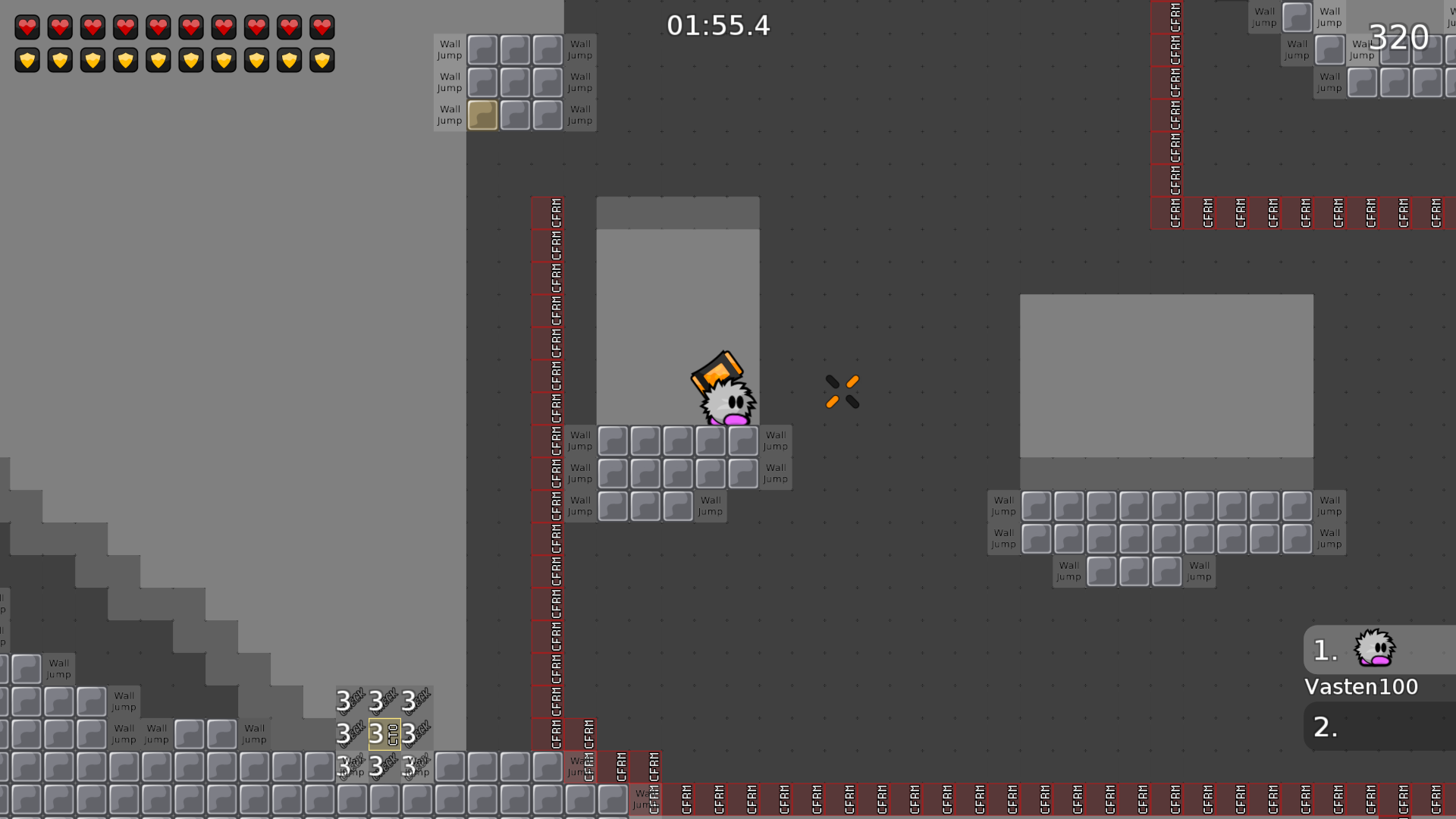Click the orange crosshair marker

pyautogui.click(x=842, y=390)
